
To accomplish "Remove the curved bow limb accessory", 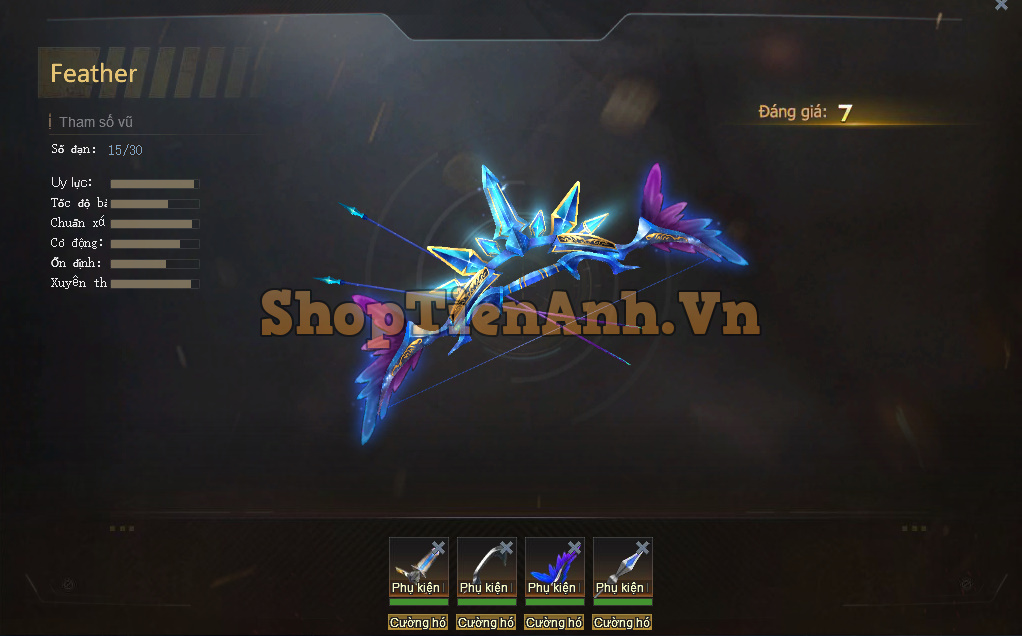I will coord(506,548).
